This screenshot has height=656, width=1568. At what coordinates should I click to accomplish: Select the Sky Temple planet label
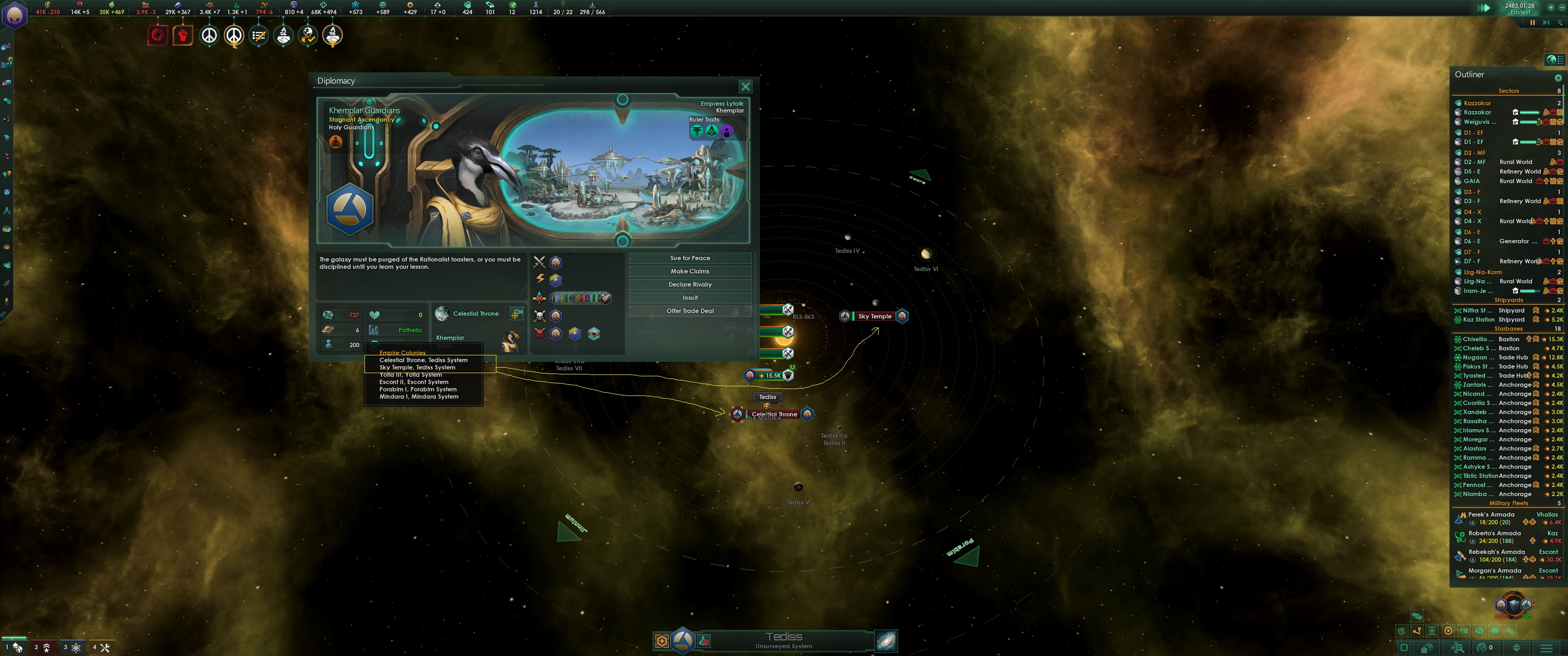[874, 317]
